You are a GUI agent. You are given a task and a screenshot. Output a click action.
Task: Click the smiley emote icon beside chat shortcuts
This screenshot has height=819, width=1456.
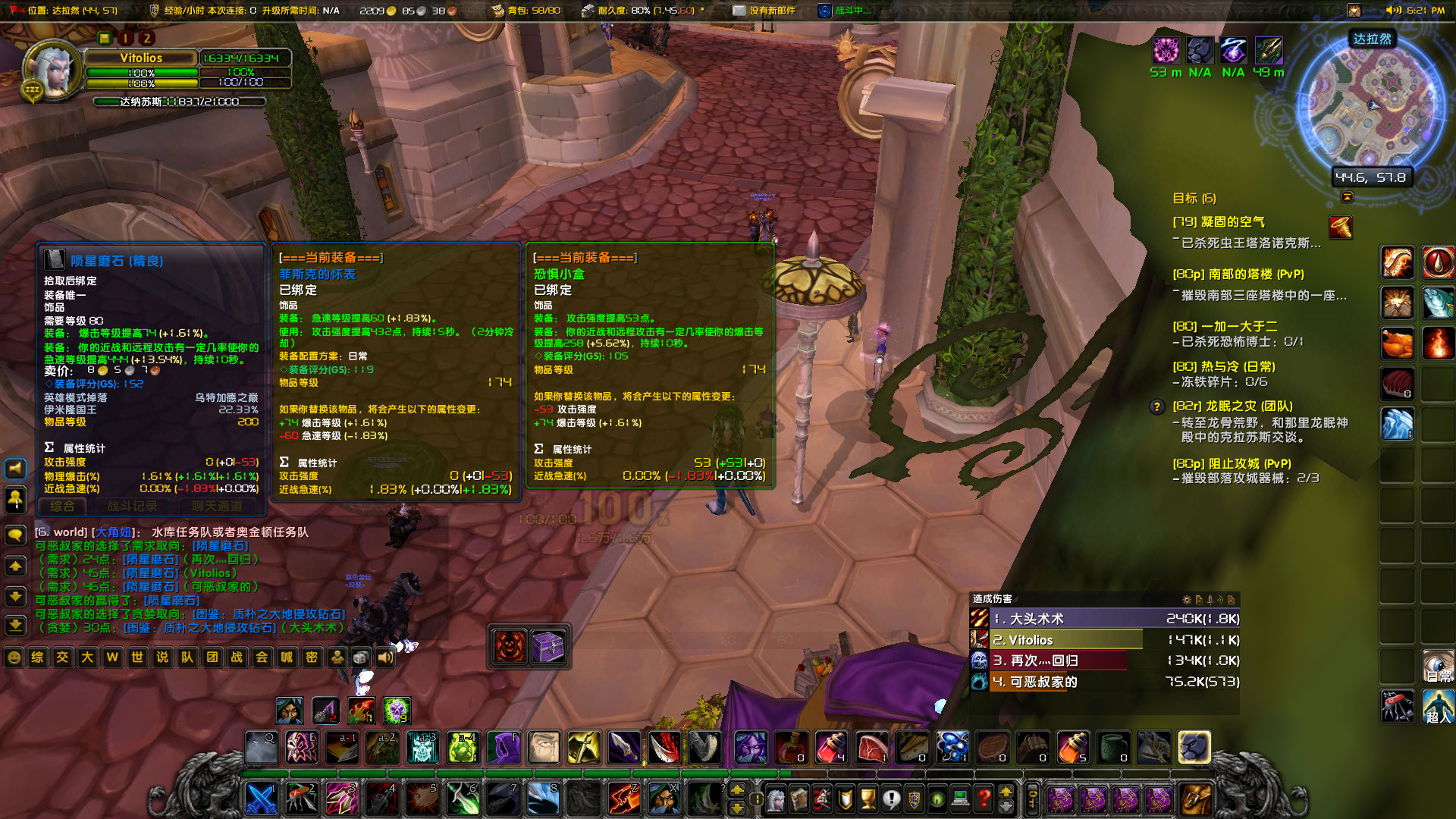[14, 658]
